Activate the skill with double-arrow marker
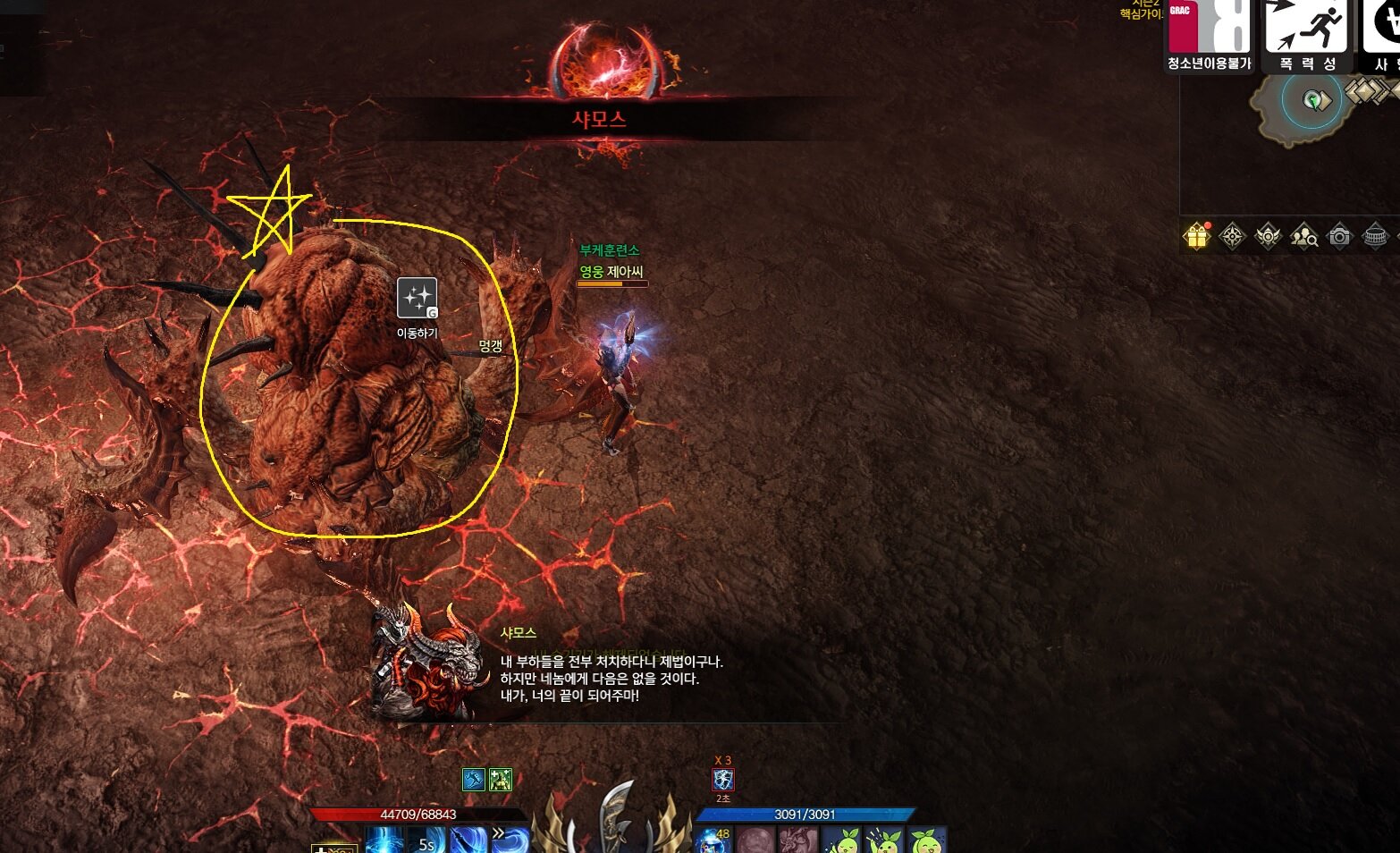Viewport: 1400px width, 853px height. [510, 840]
